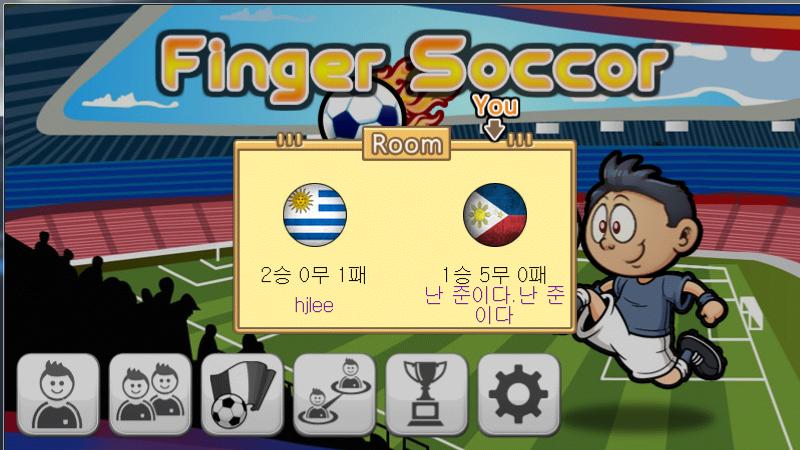Screen dimensions: 800x450
Task: Click the player name hjlee
Action: point(314,305)
